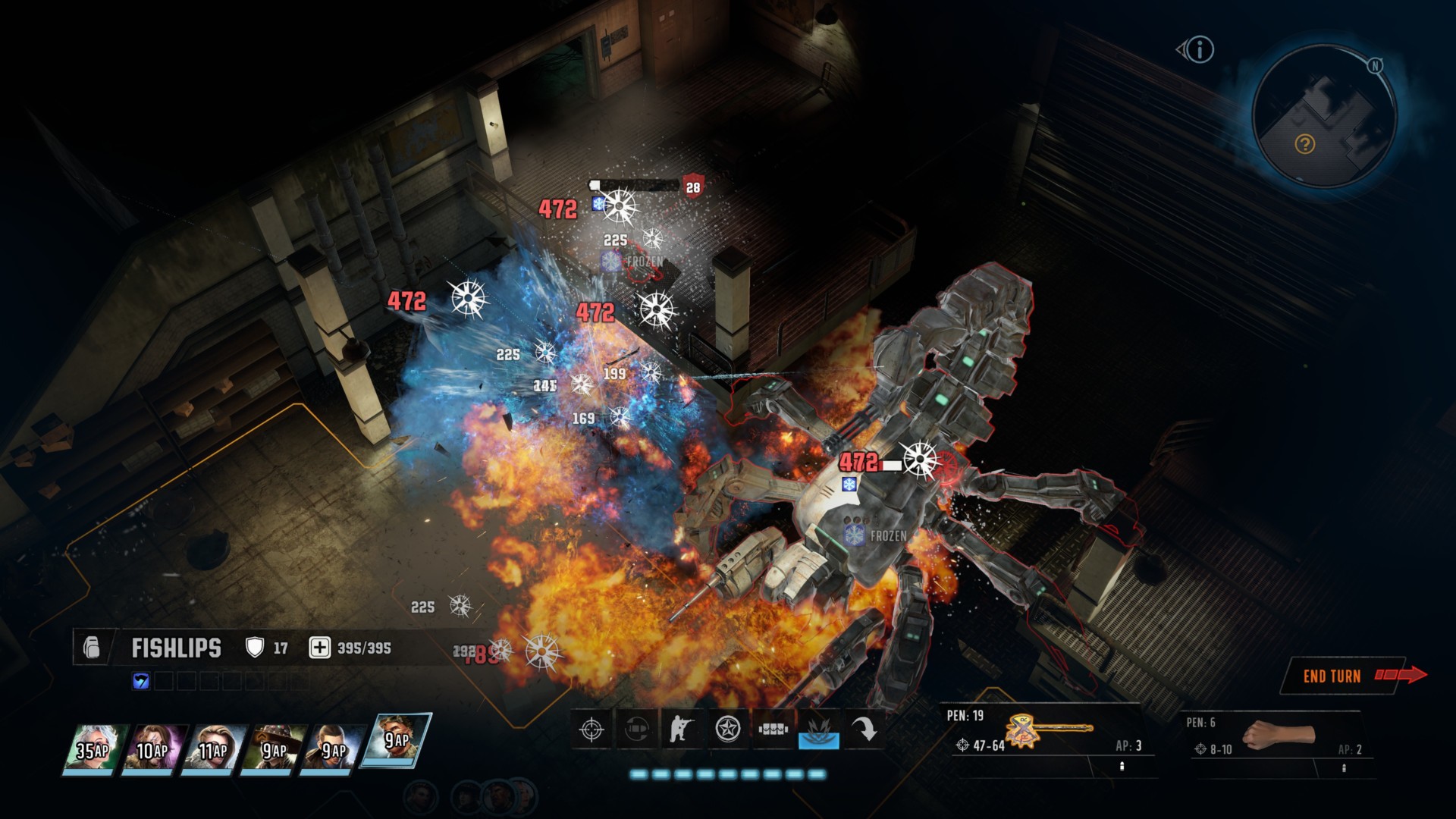The height and width of the screenshot is (819, 1456).
Task: Use the star badge ability
Action: (x=728, y=730)
